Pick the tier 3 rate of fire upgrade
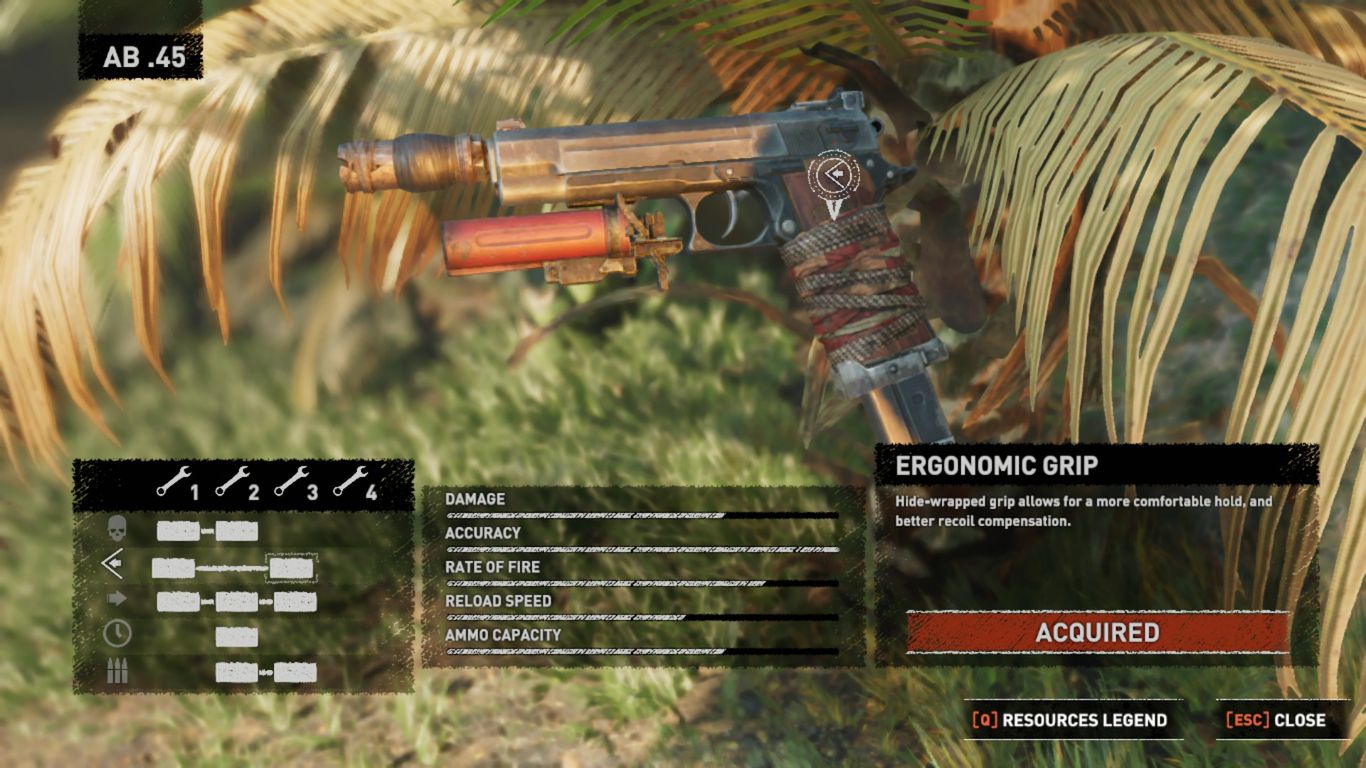The image size is (1366, 768). click(x=296, y=602)
